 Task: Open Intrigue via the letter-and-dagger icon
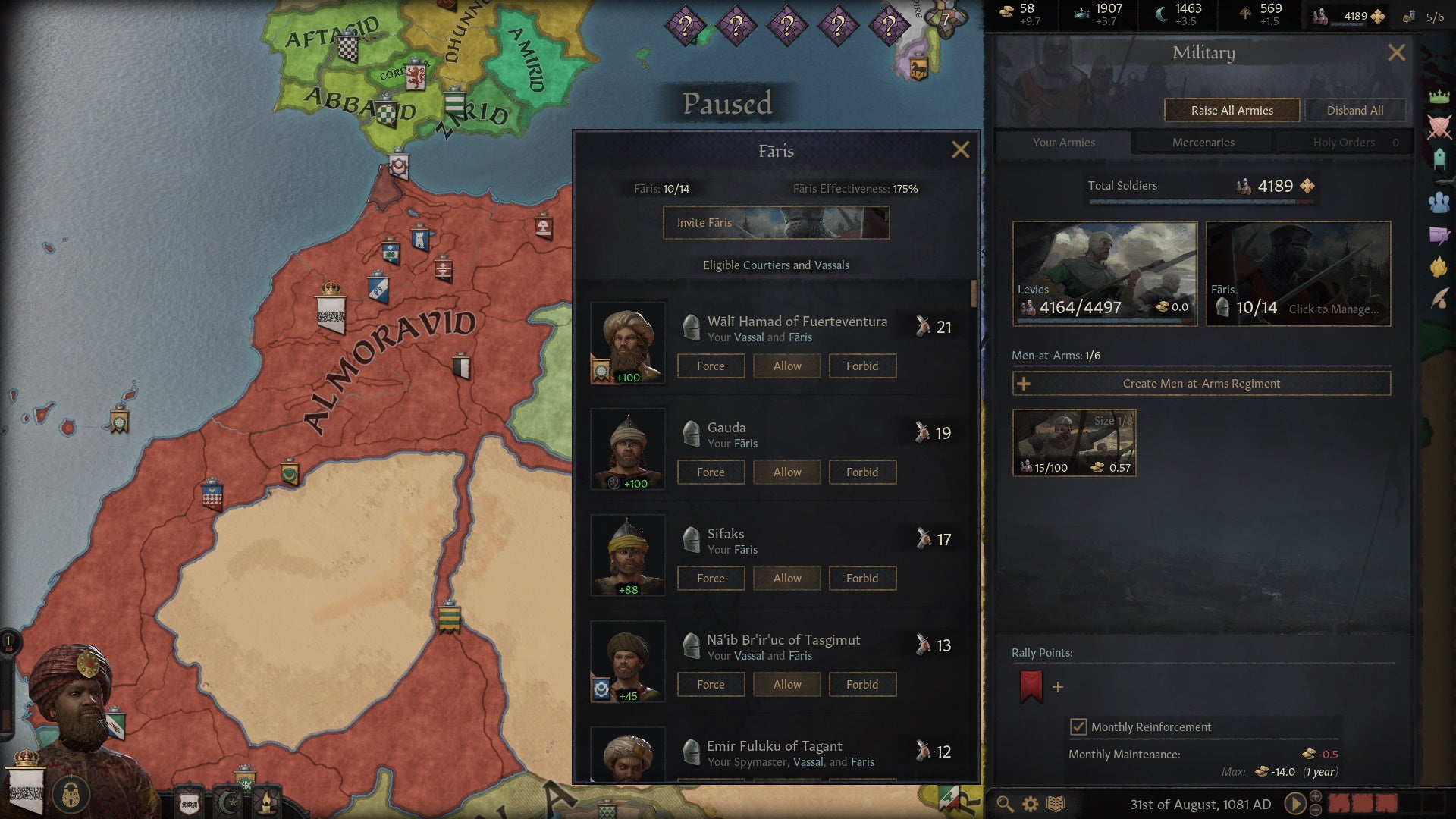tap(1439, 235)
